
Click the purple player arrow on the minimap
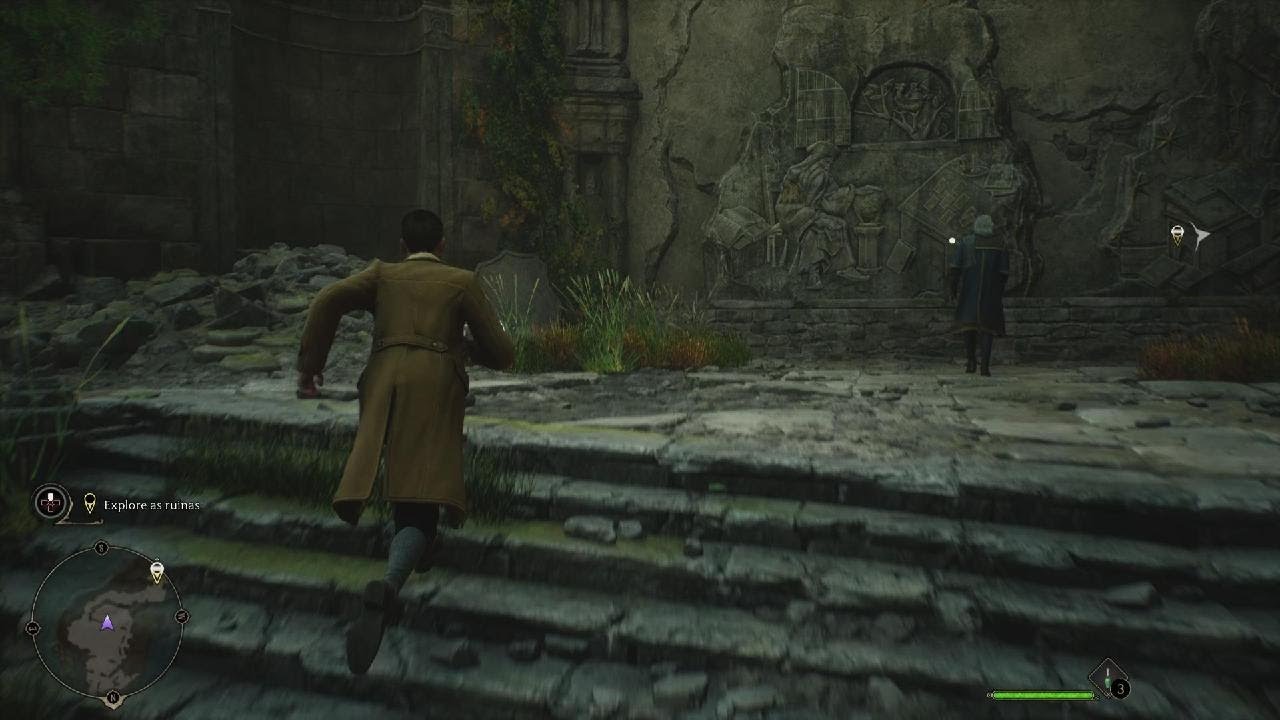107,623
